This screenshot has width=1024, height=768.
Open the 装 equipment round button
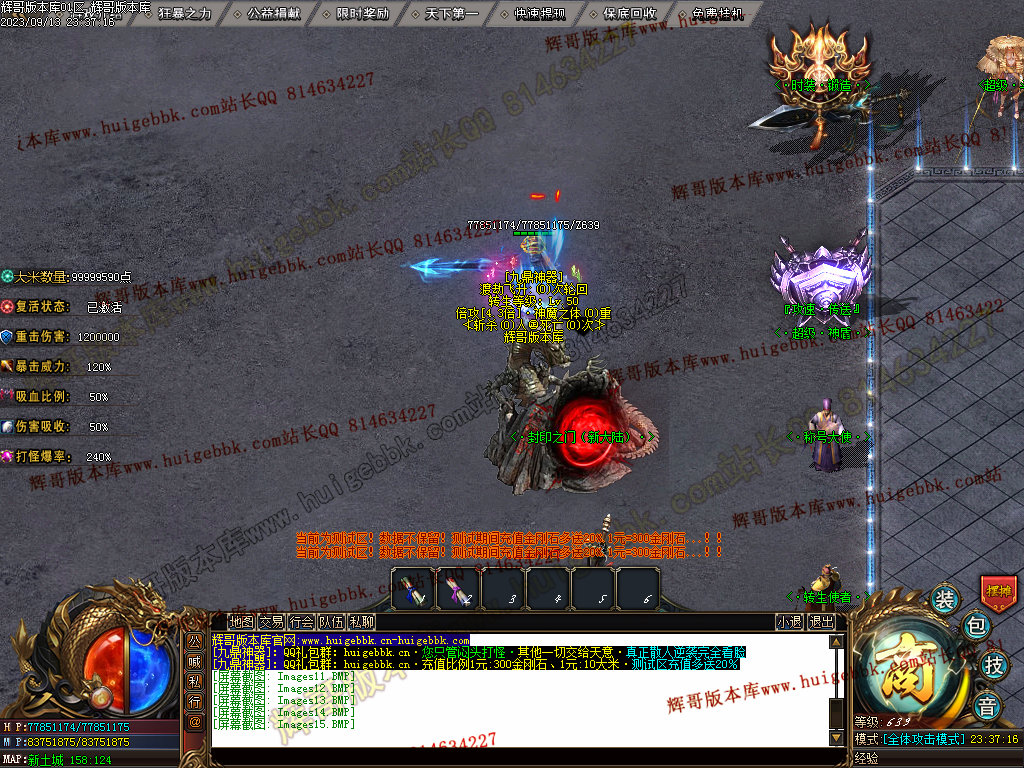point(944,600)
